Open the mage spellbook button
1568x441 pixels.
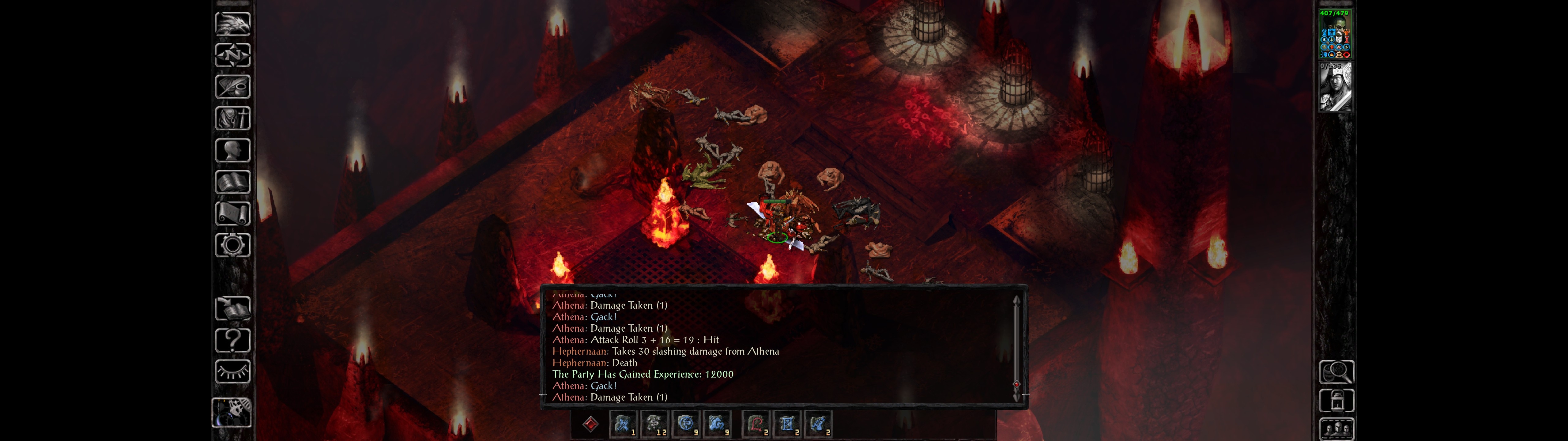(x=232, y=182)
